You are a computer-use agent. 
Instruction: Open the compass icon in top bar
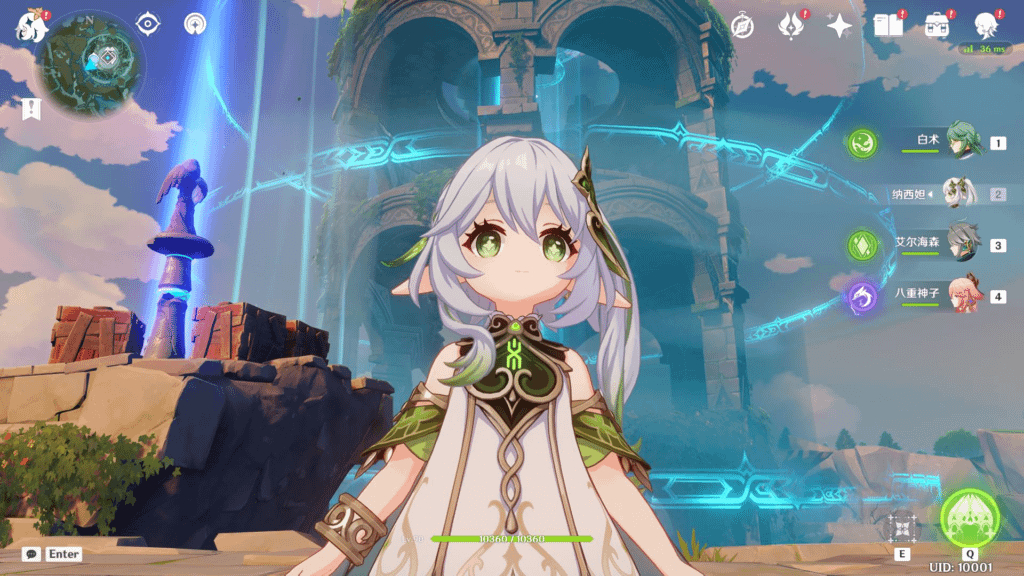coord(742,26)
